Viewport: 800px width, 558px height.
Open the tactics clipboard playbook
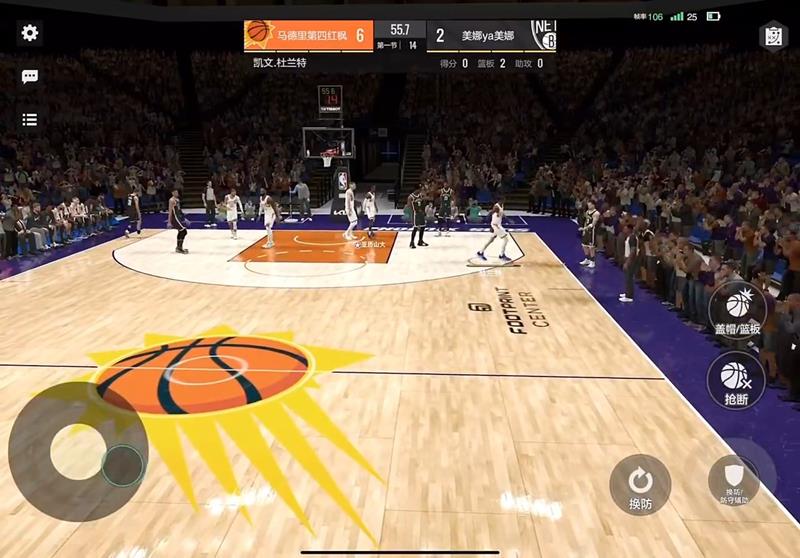pyautogui.click(x=772, y=35)
